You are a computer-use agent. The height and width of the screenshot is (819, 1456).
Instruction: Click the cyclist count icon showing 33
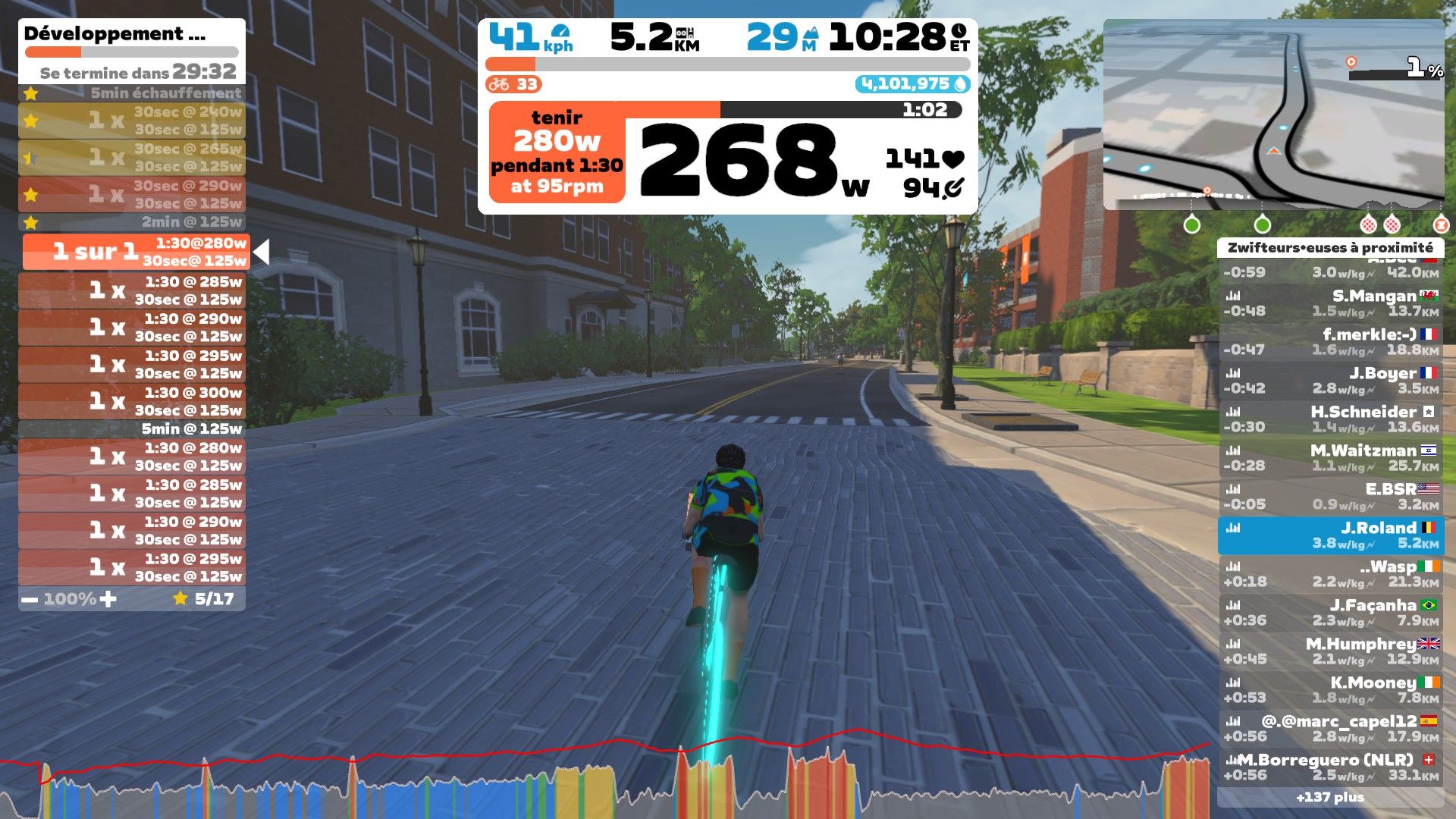(x=500, y=85)
